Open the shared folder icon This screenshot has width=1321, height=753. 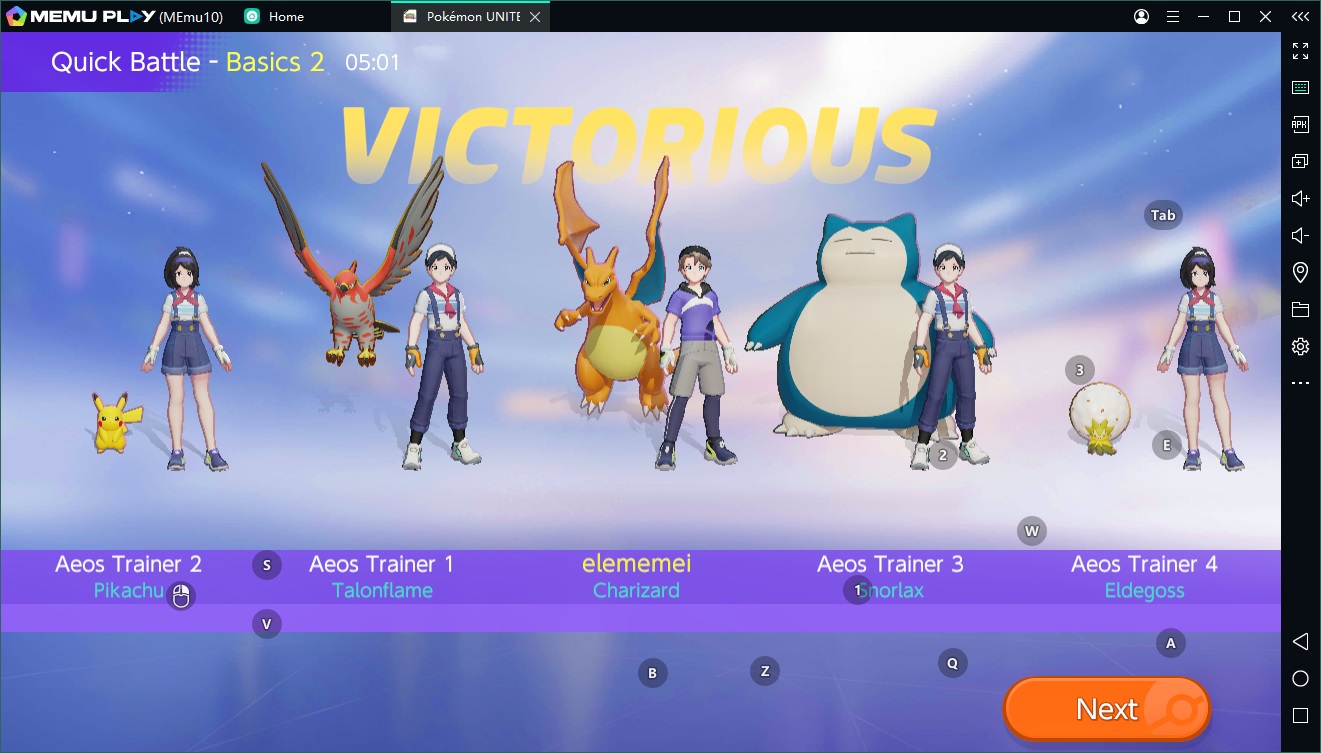1300,309
